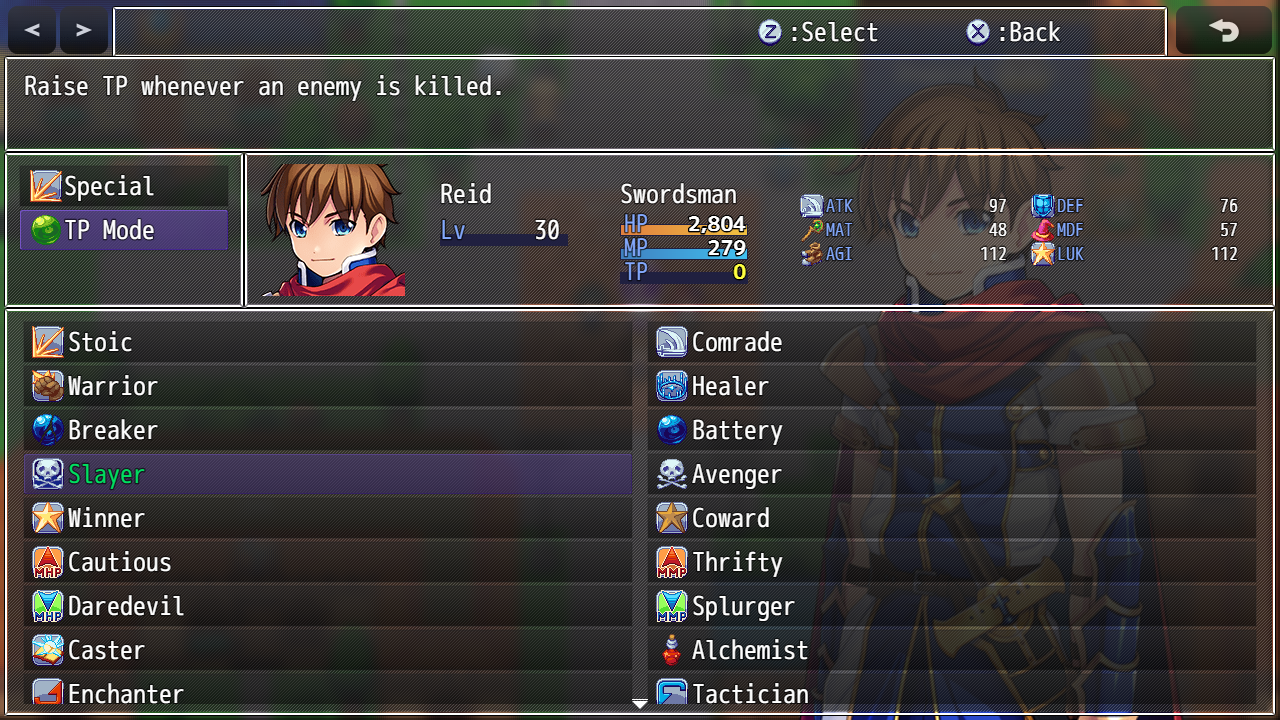Screen dimensions: 1280x720
Task: Pick the Warrior TP mode
Action: [328, 387]
